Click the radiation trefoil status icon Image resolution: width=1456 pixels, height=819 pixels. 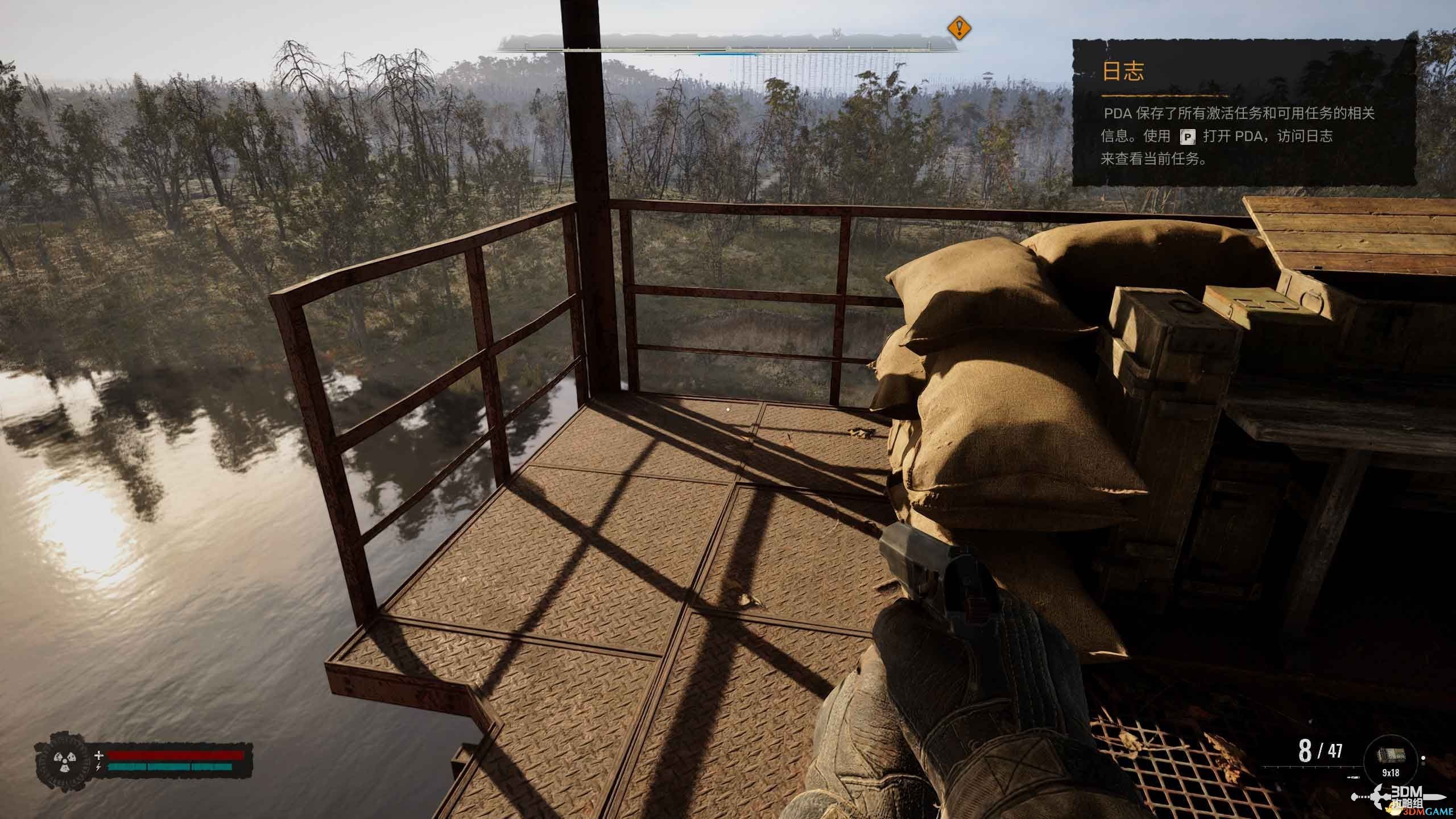point(61,760)
